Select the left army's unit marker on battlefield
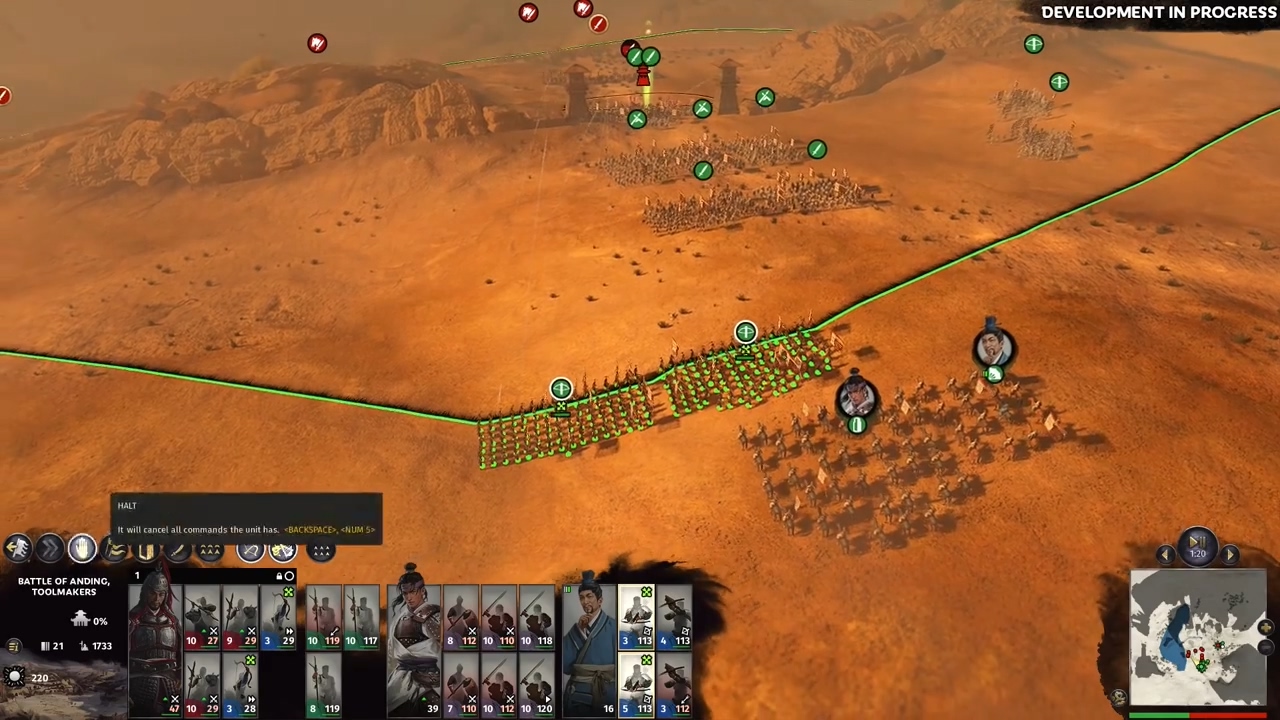This screenshot has width=1280, height=720. tap(561, 389)
